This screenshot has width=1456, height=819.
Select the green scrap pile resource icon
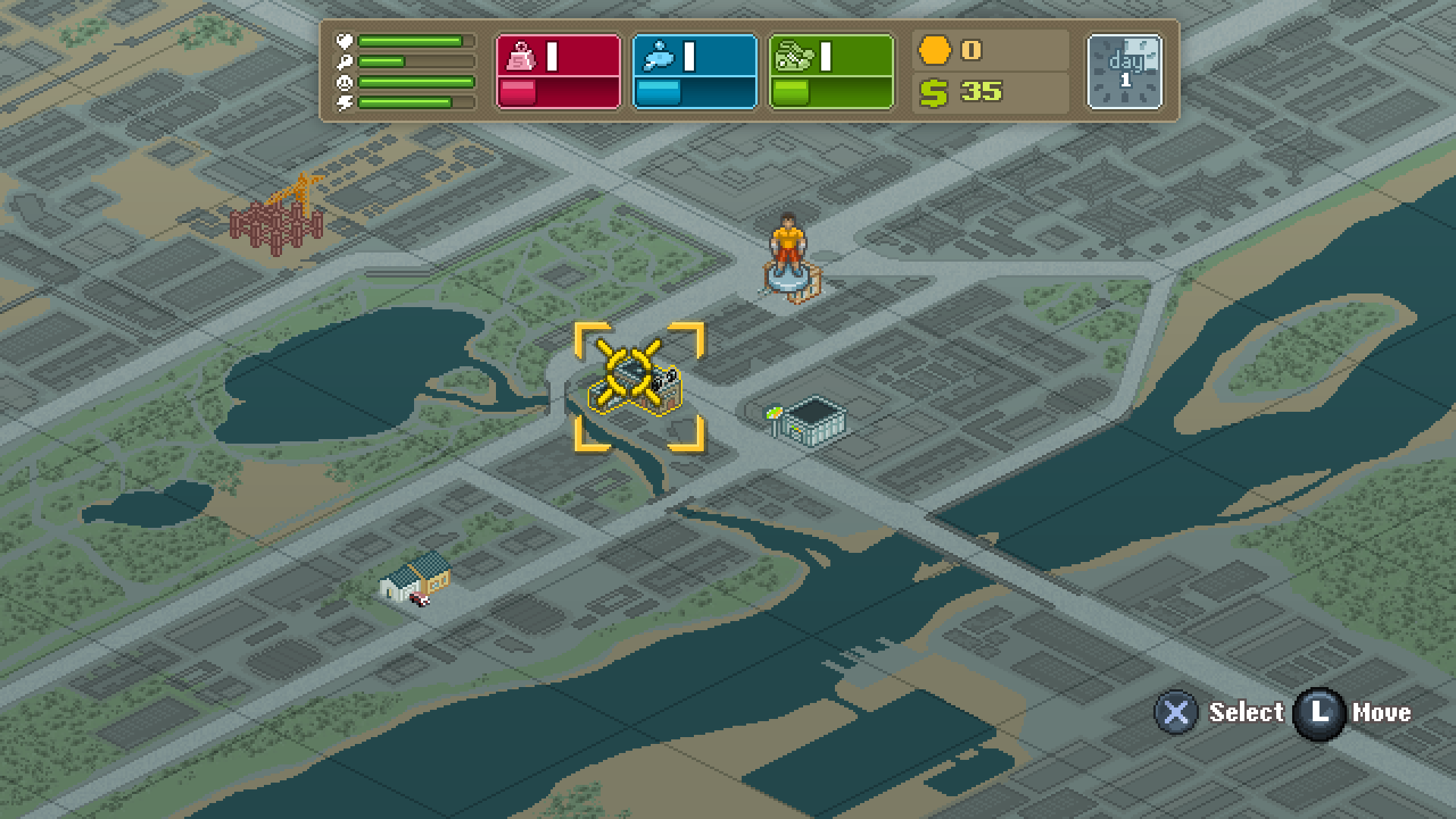click(793, 54)
